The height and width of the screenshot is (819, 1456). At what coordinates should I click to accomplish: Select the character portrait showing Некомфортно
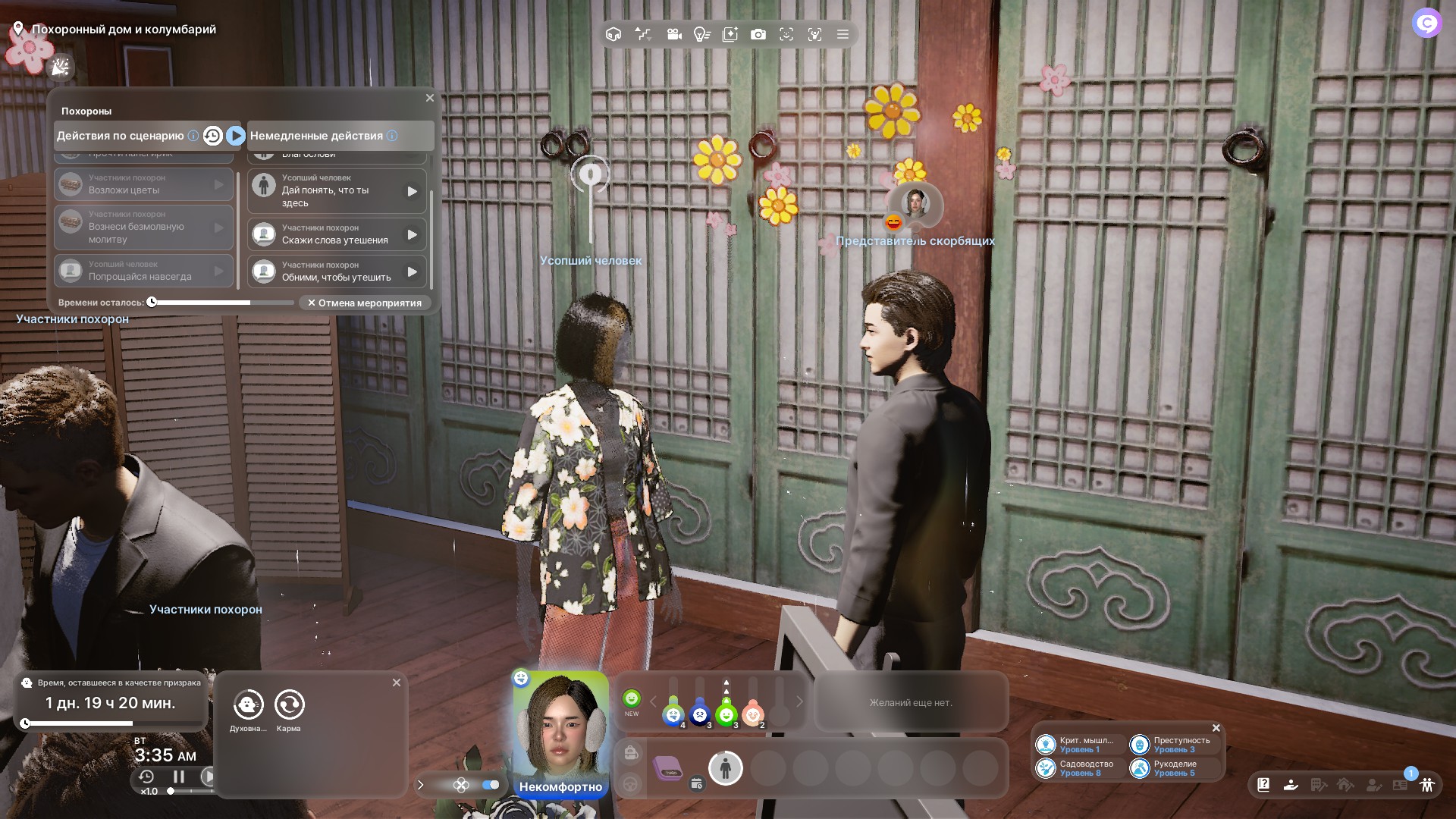point(560,728)
